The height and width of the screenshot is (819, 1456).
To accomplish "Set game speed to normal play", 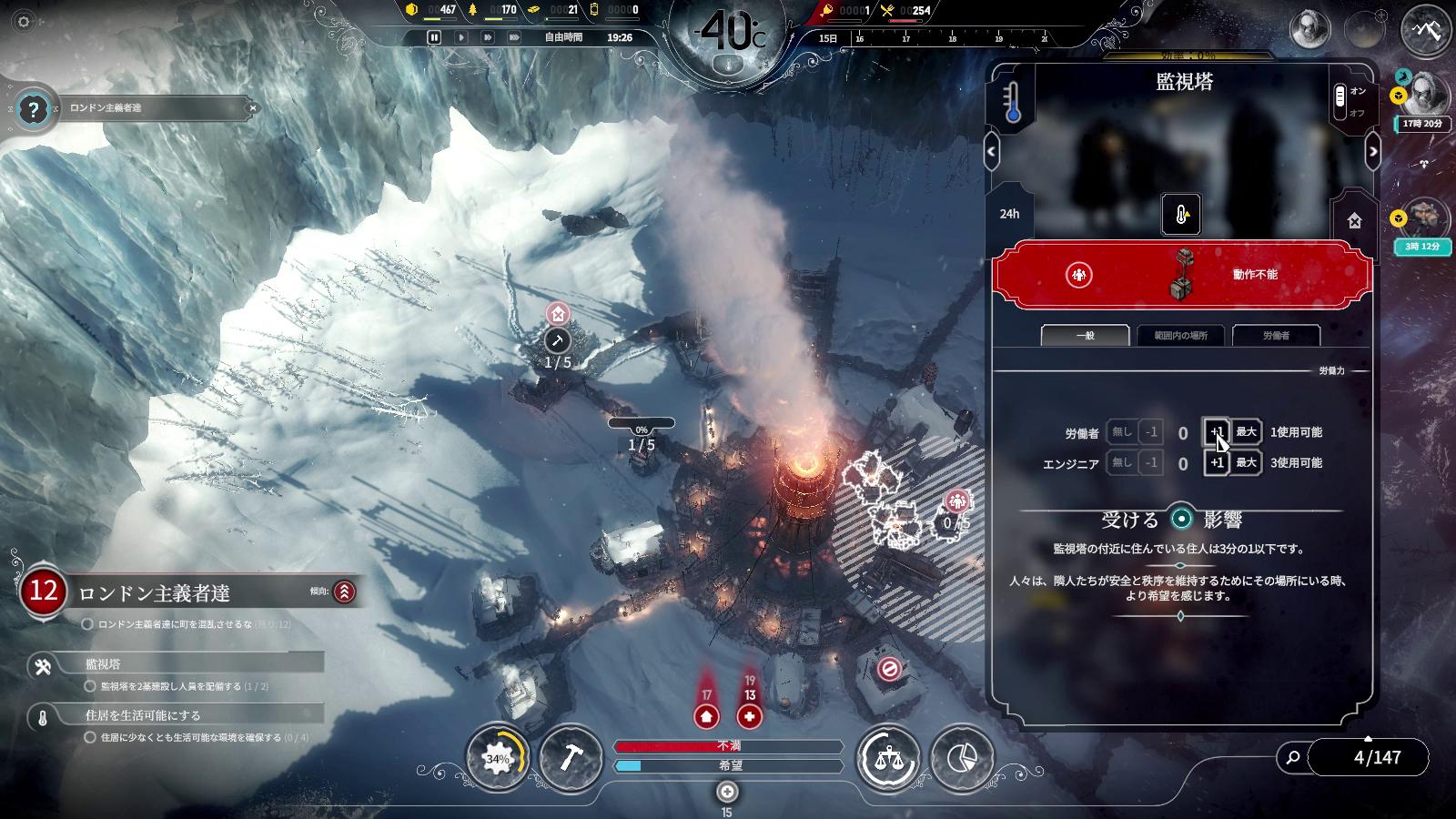I will tap(461, 37).
